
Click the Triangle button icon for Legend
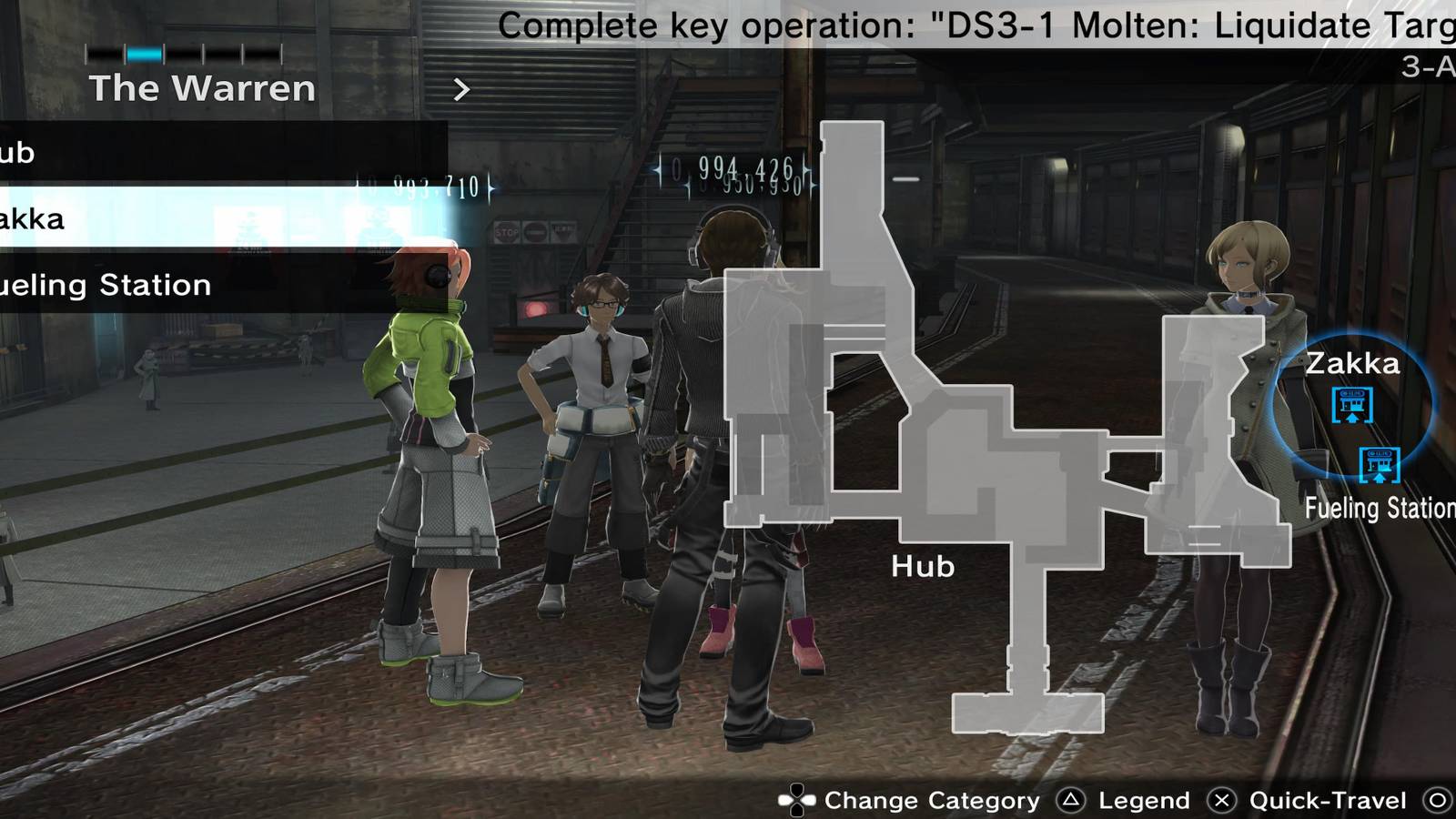[1072, 802]
